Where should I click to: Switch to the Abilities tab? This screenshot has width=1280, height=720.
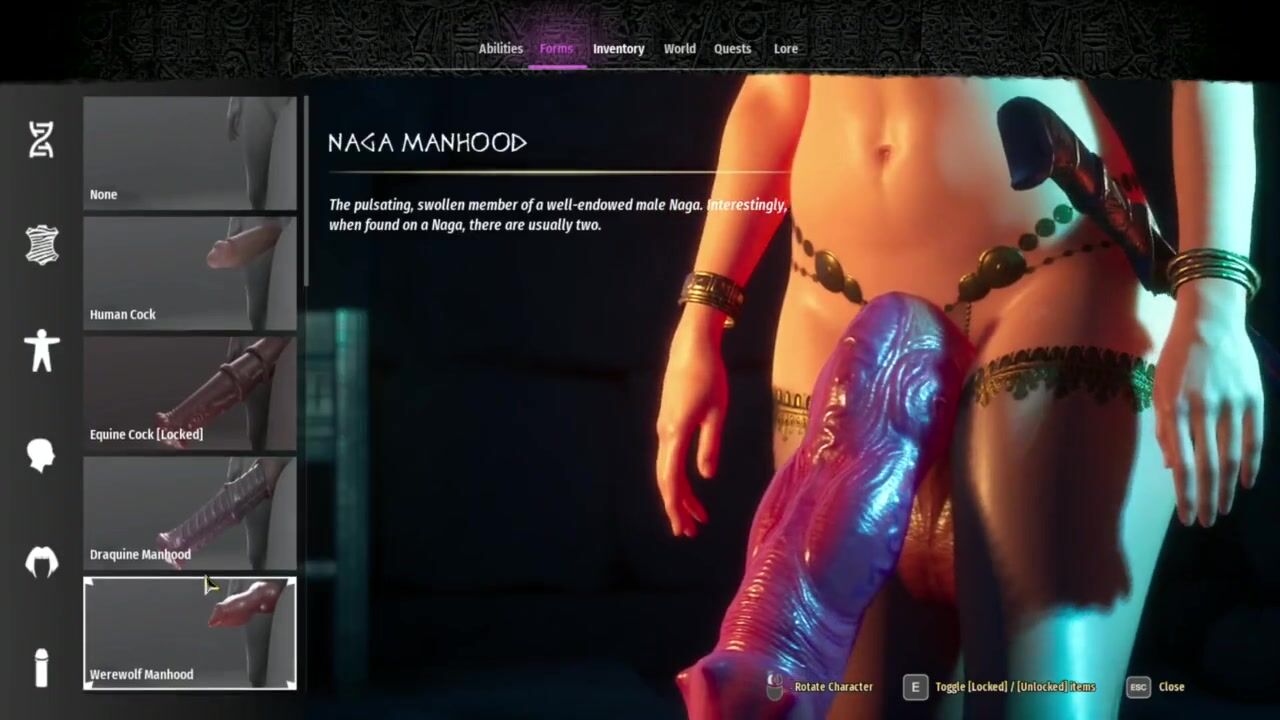tap(500, 49)
